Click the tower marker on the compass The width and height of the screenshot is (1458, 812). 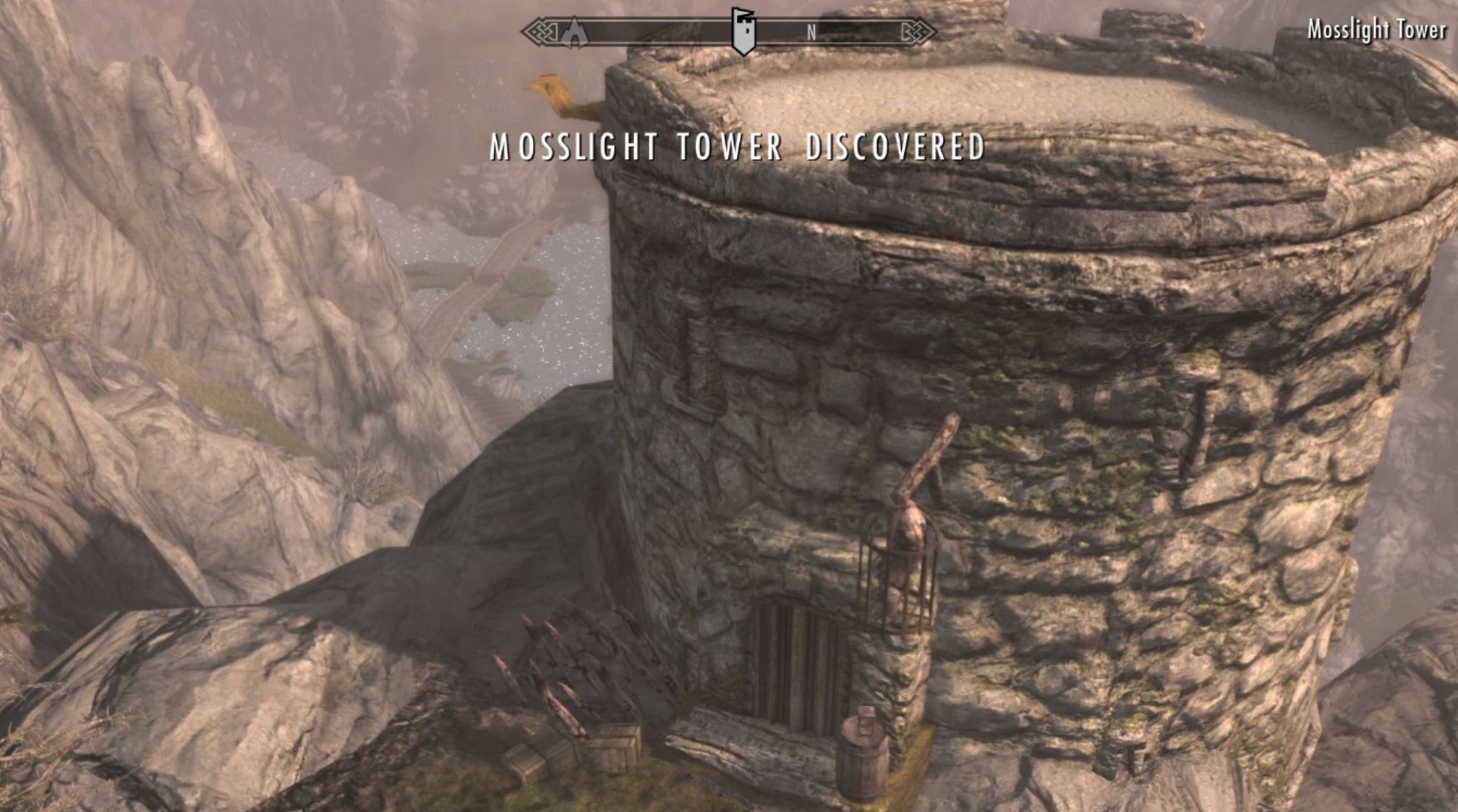click(x=743, y=31)
